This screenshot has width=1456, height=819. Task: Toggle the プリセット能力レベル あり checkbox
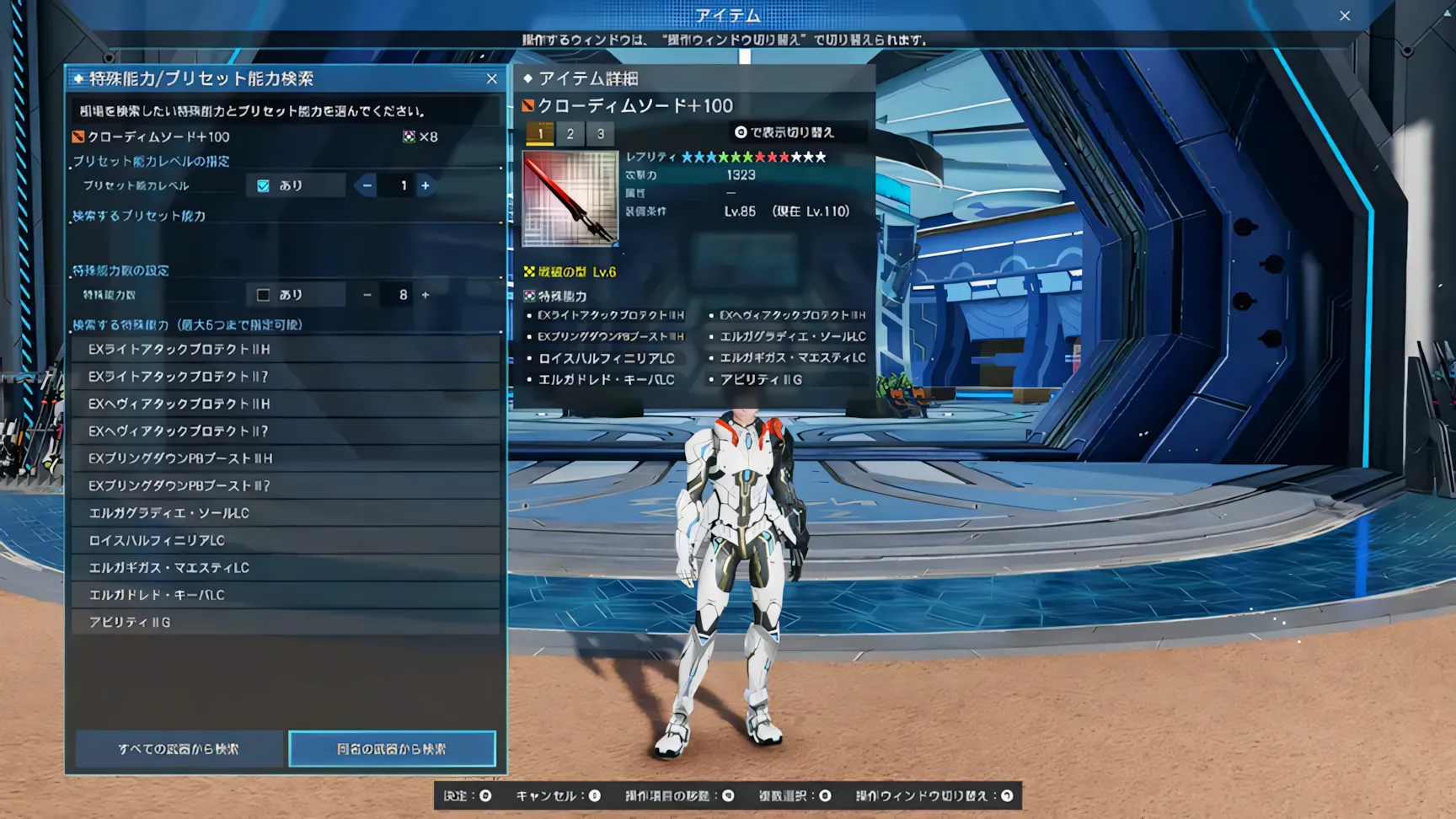[264, 186]
